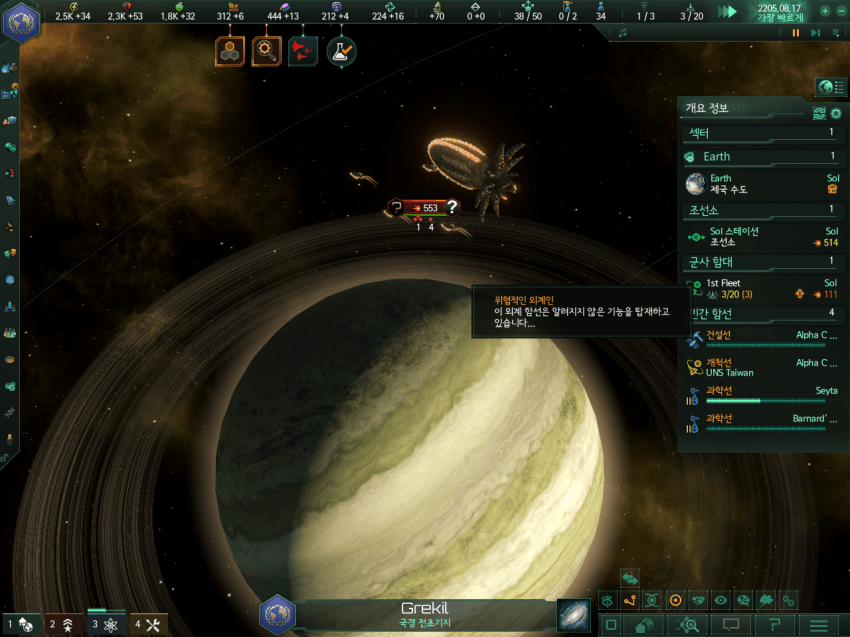Switch to the galaxy map view
This screenshot has height=637, width=850.
click(x=574, y=614)
